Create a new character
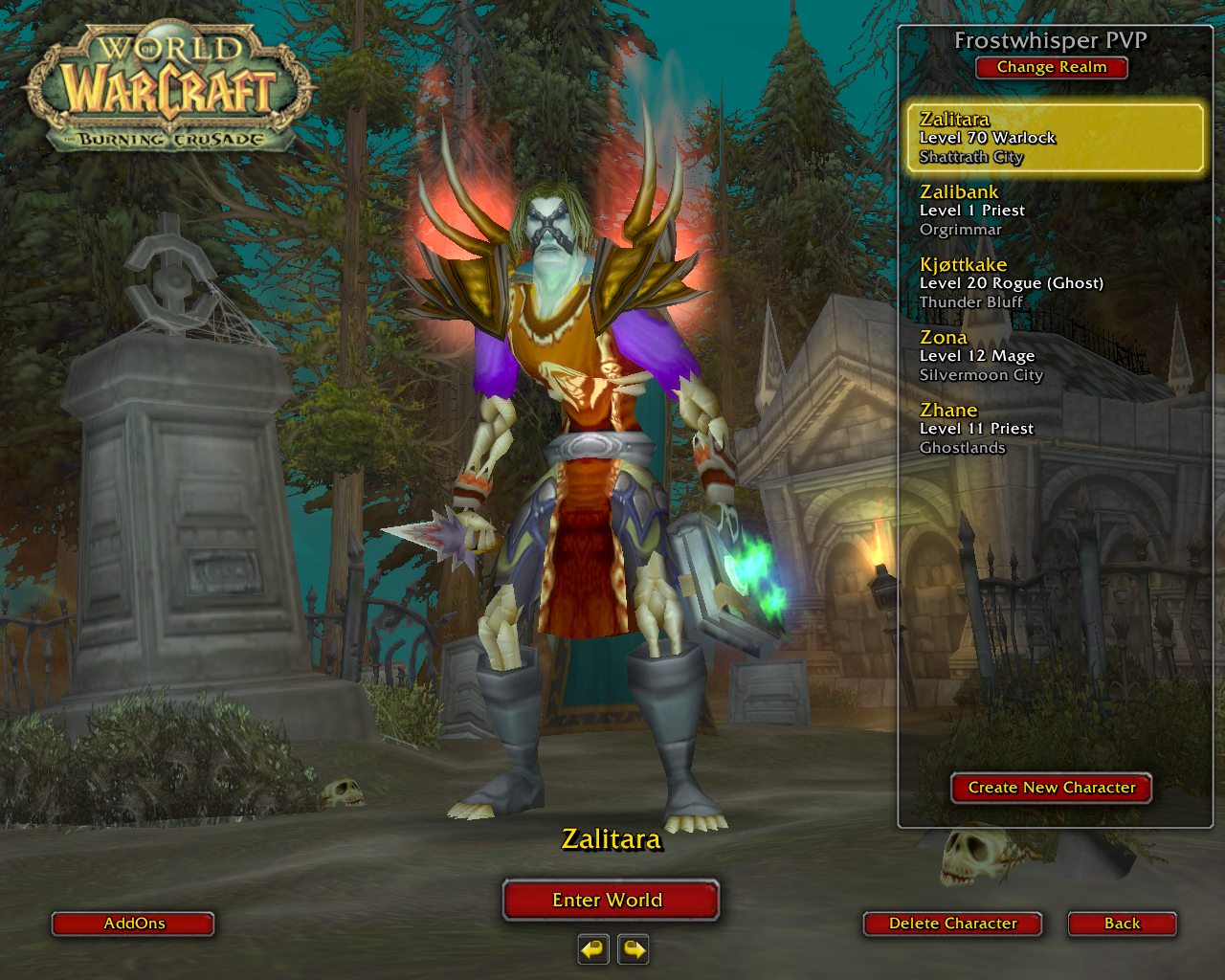 point(1051,788)
